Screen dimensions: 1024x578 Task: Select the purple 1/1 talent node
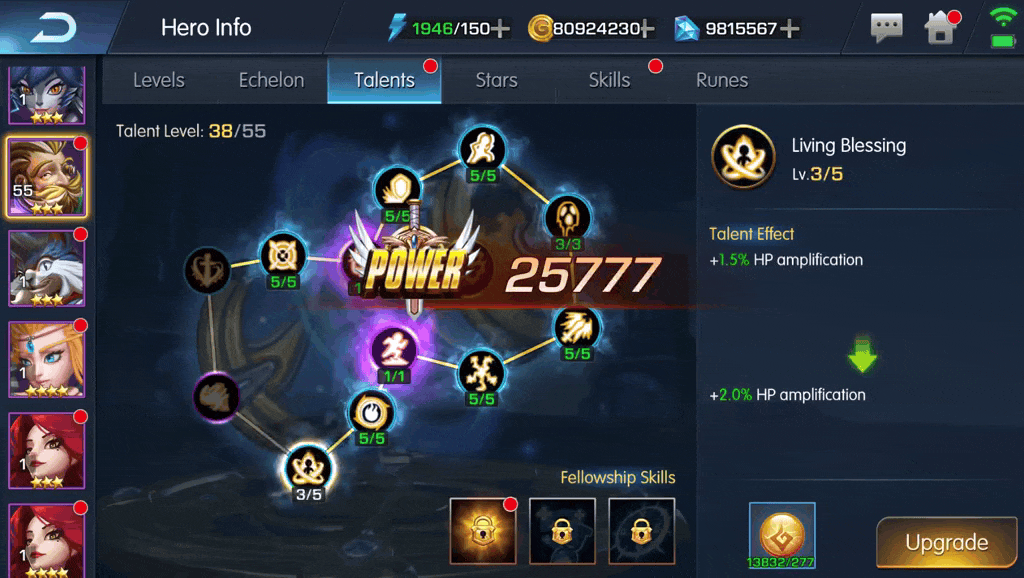(x=395, y=350)
